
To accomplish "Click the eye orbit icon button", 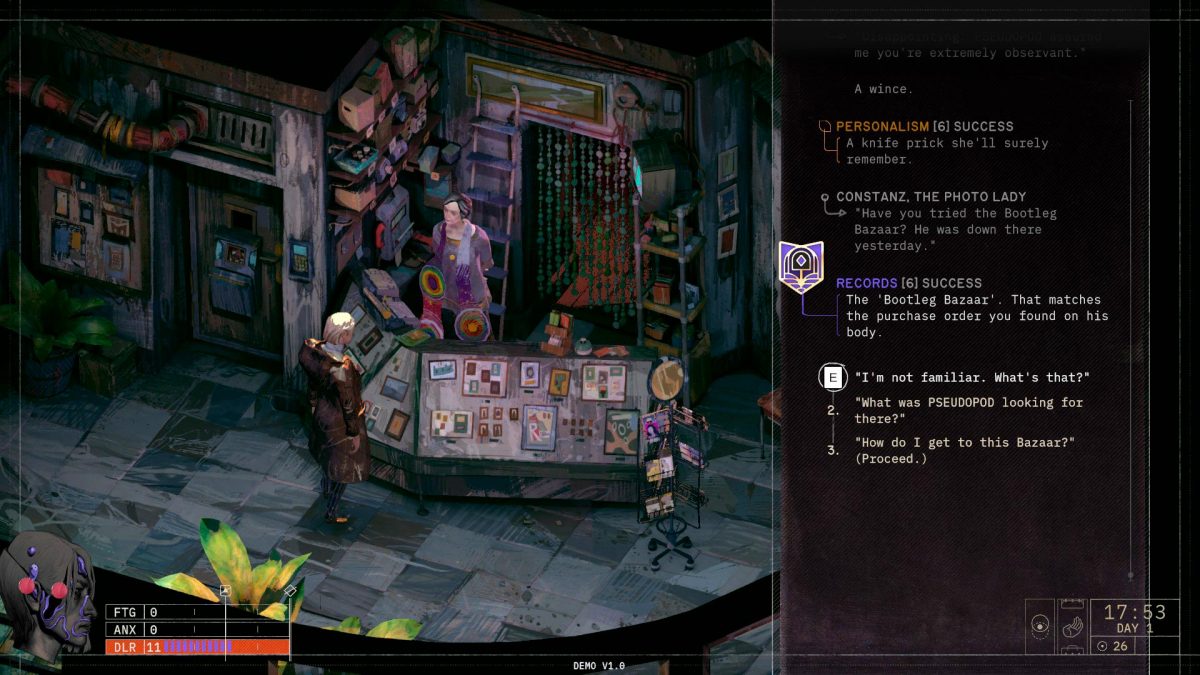I will (1040, 627).
